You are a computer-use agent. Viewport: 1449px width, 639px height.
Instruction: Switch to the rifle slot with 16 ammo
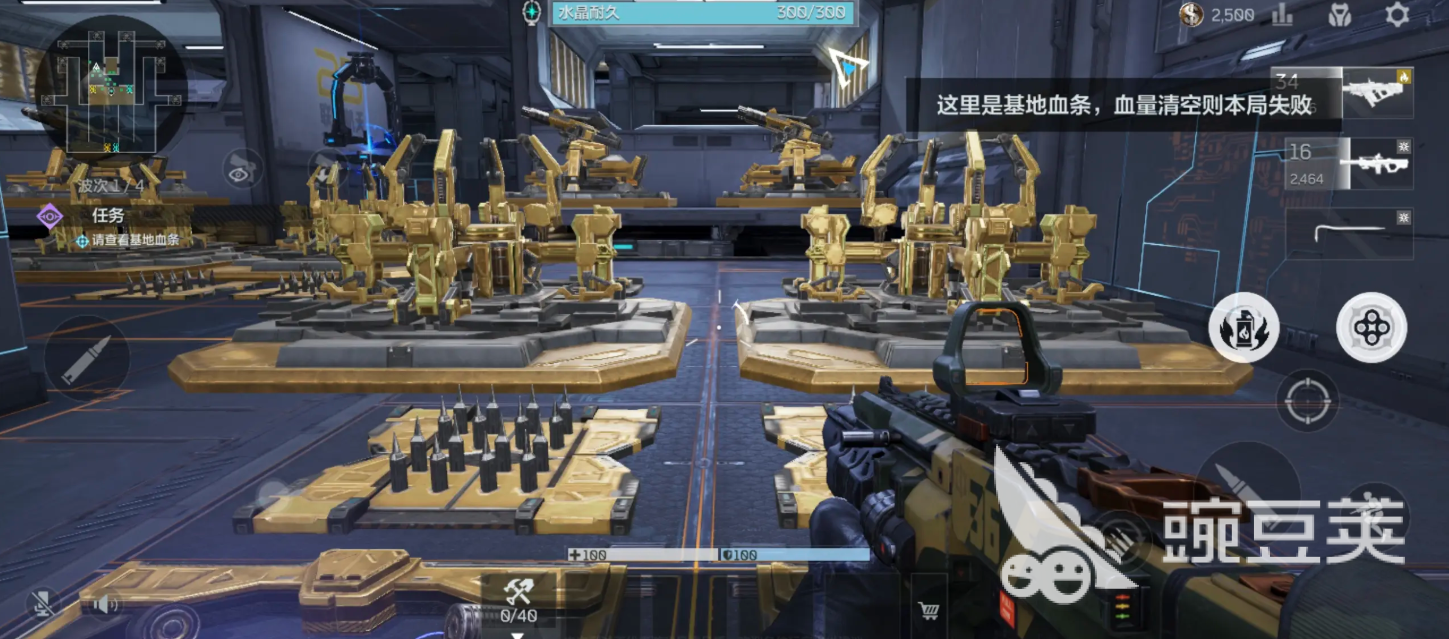click(x=1349, y=164)
